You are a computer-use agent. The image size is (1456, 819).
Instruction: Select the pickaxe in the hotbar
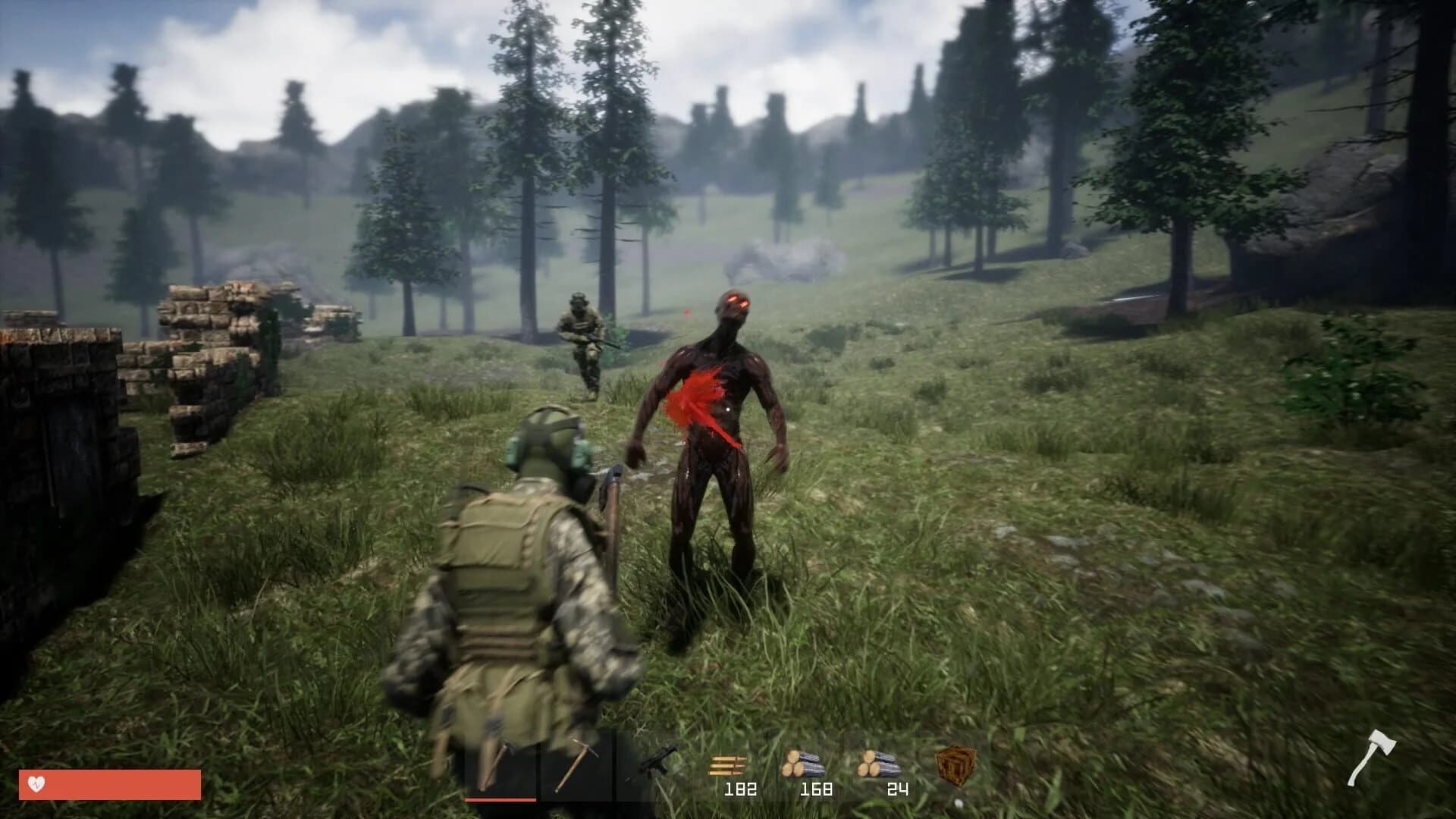(576, 764)
